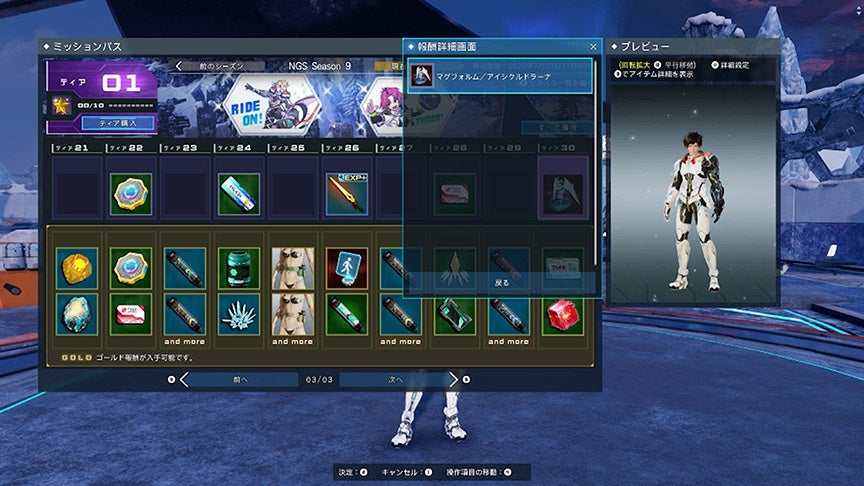Close the reward detail window with the X

[593, 46]
